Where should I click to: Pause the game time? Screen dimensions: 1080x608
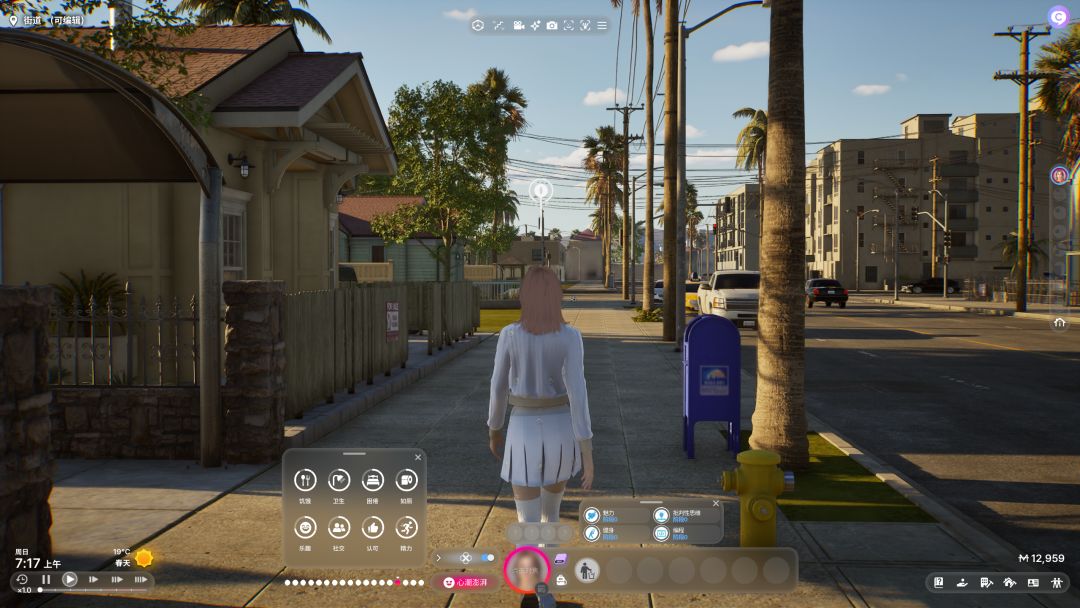46,579
